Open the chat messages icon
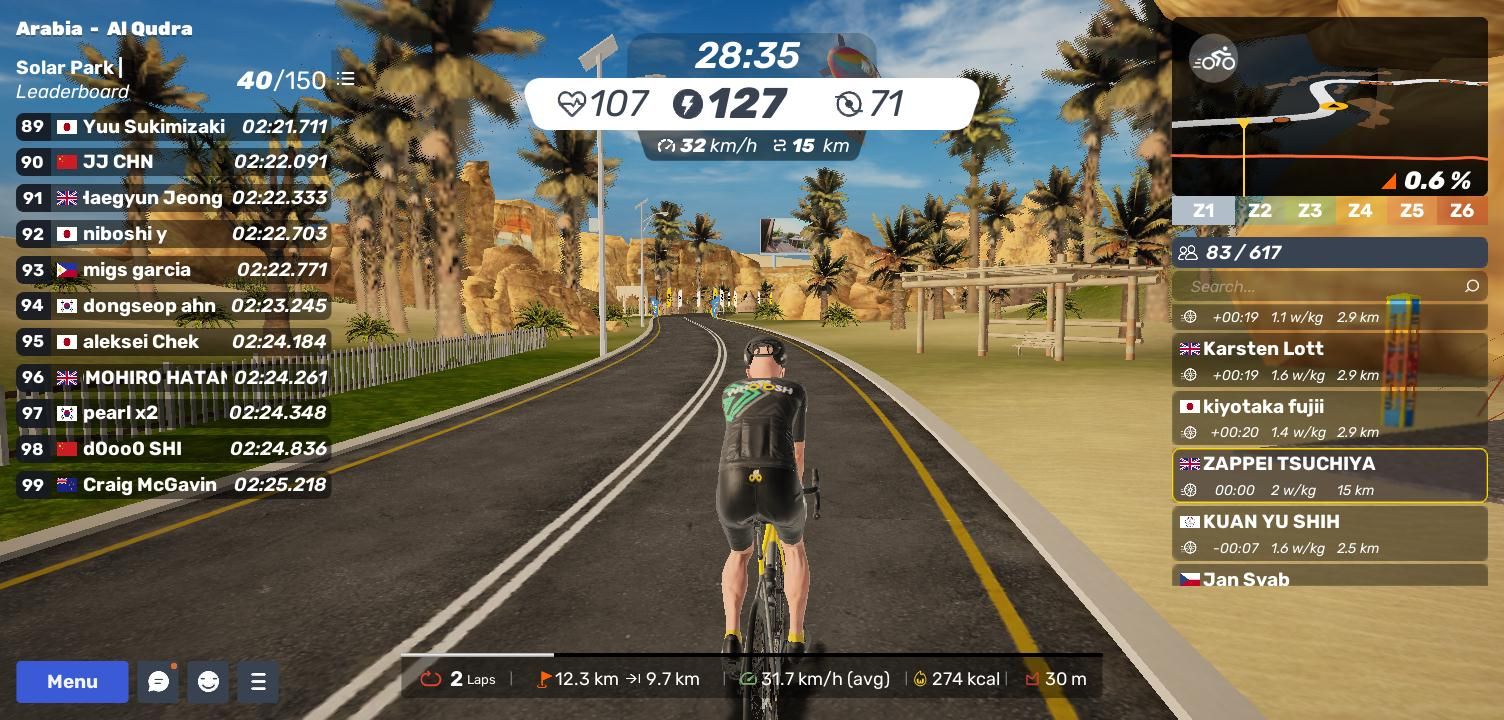This screenshot has height=720, width=1504. pyautogui.click(x=158, y=682)
